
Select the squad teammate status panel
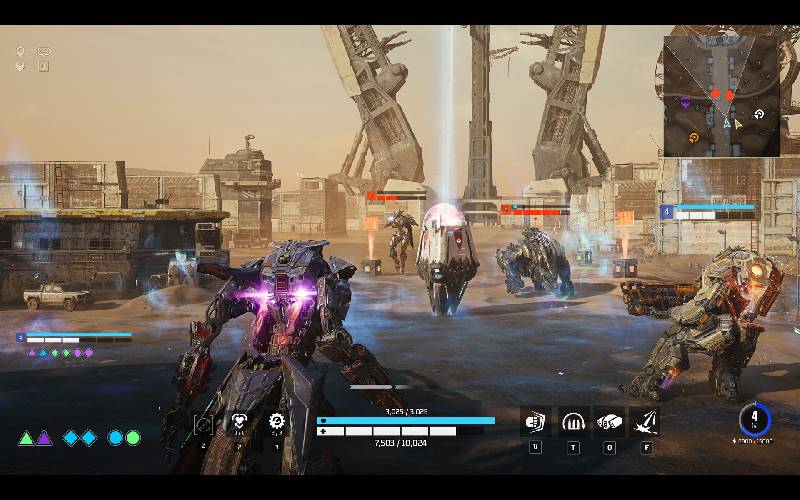pyautogui.click(x=74, y=344)
